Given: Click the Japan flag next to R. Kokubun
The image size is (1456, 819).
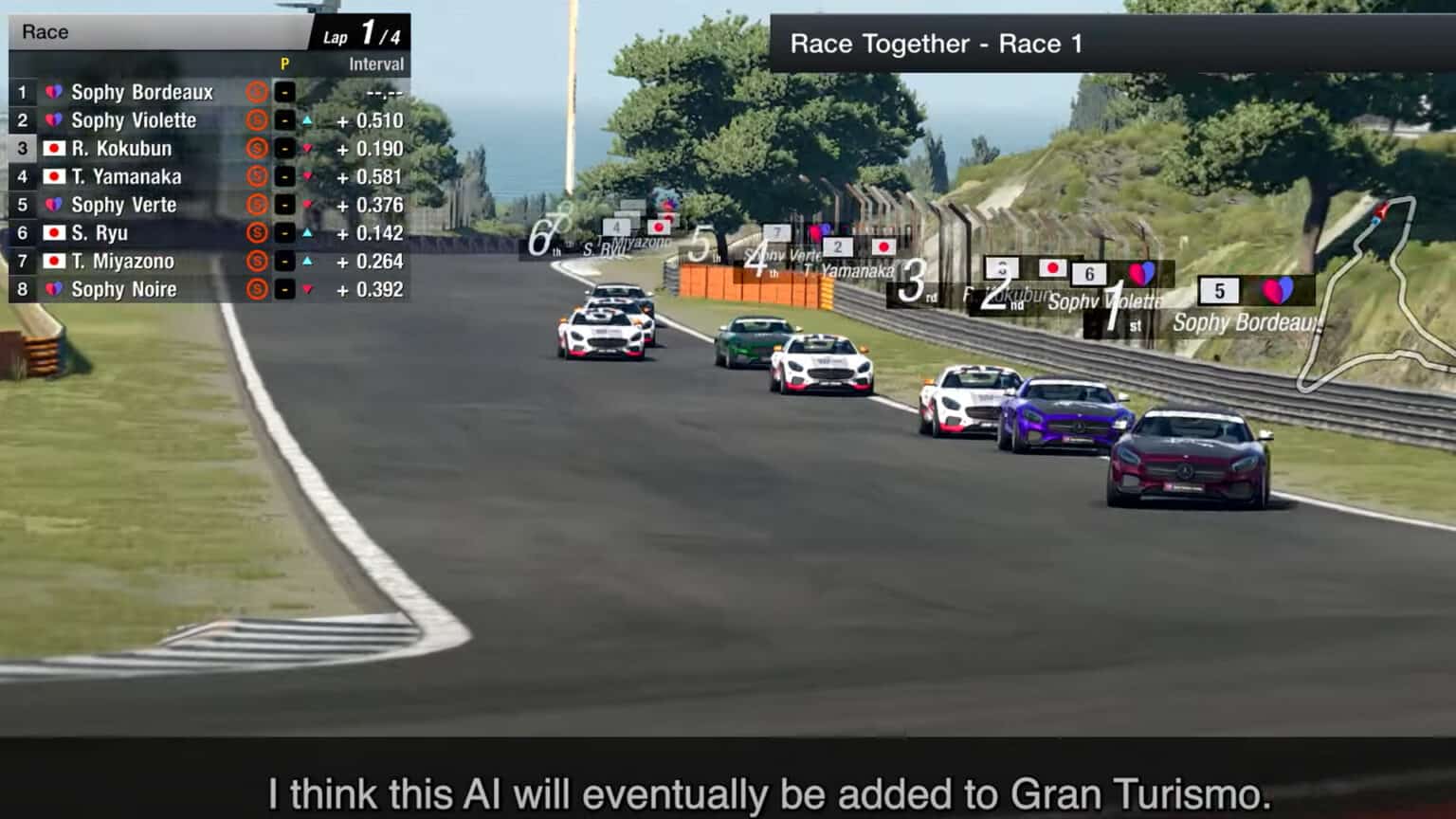Looking at the screenshot, I should pyautogui.click(x=53, y=148).
